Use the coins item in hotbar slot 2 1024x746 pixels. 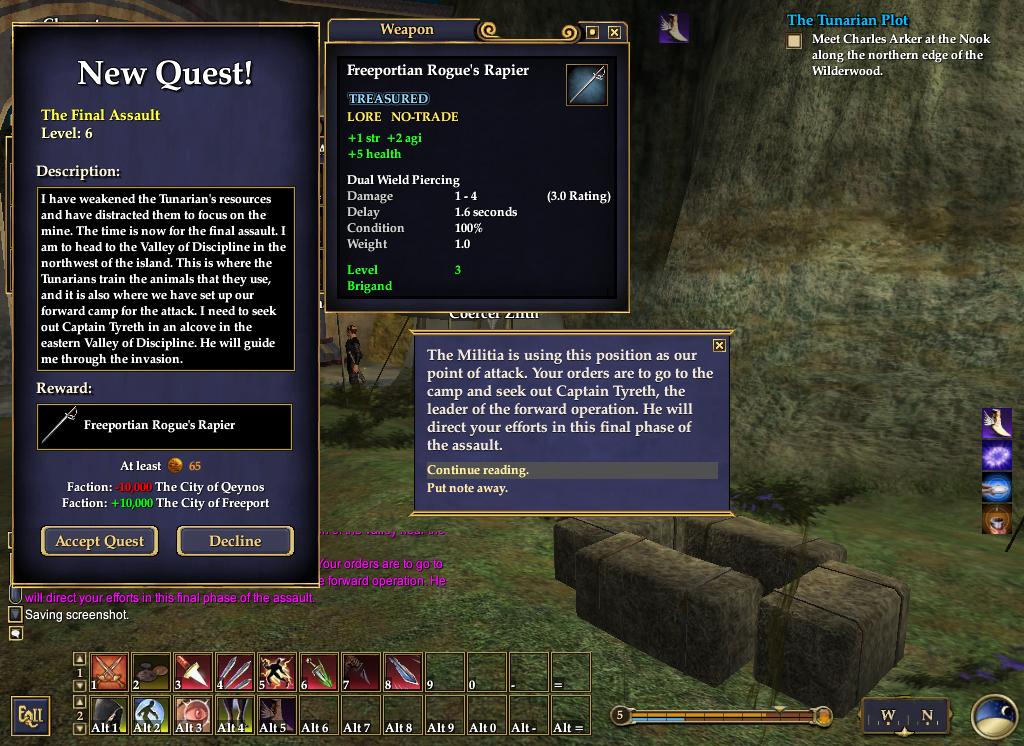coord(151,671)
